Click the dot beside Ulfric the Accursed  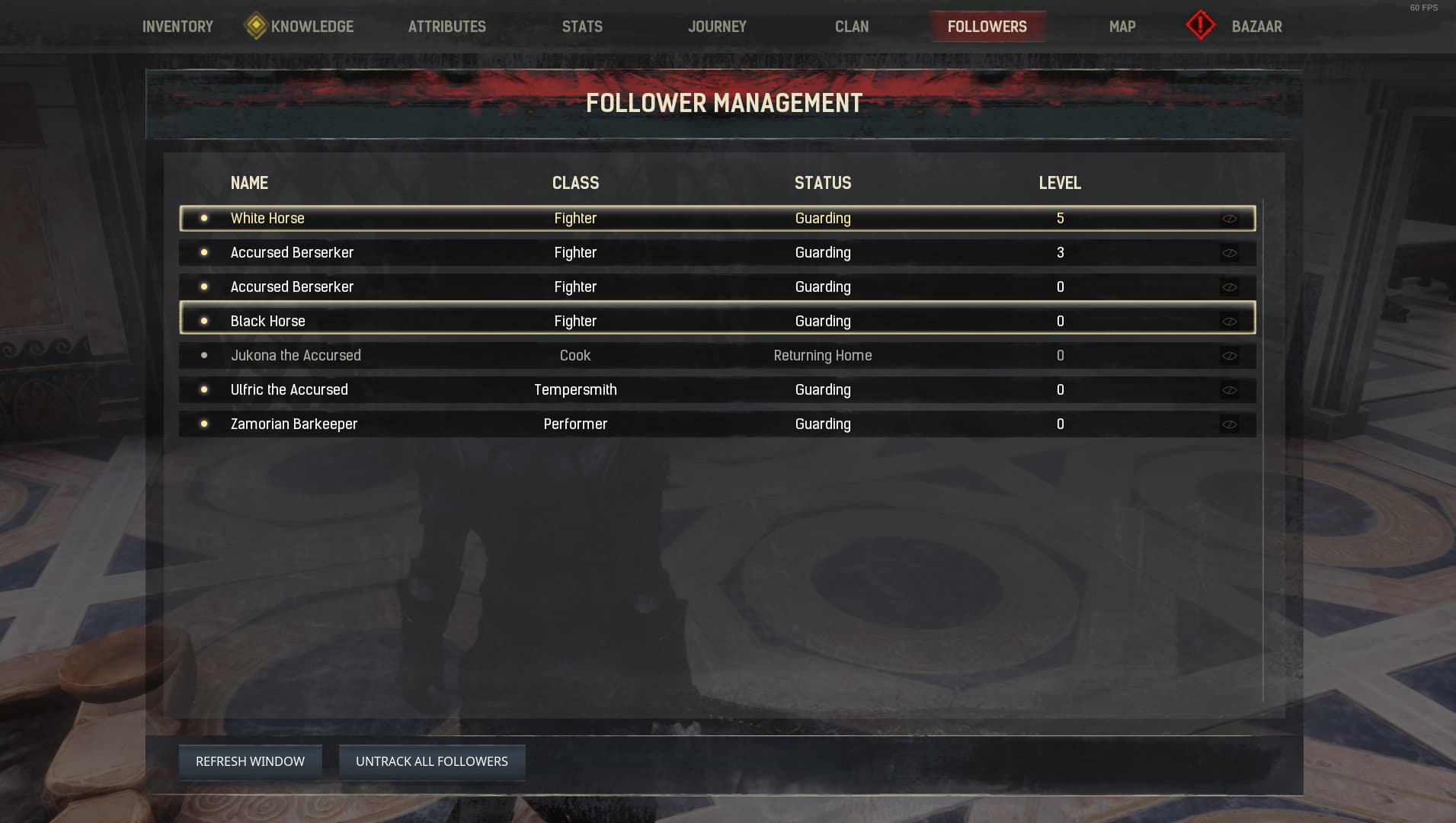tap(204, 389)
